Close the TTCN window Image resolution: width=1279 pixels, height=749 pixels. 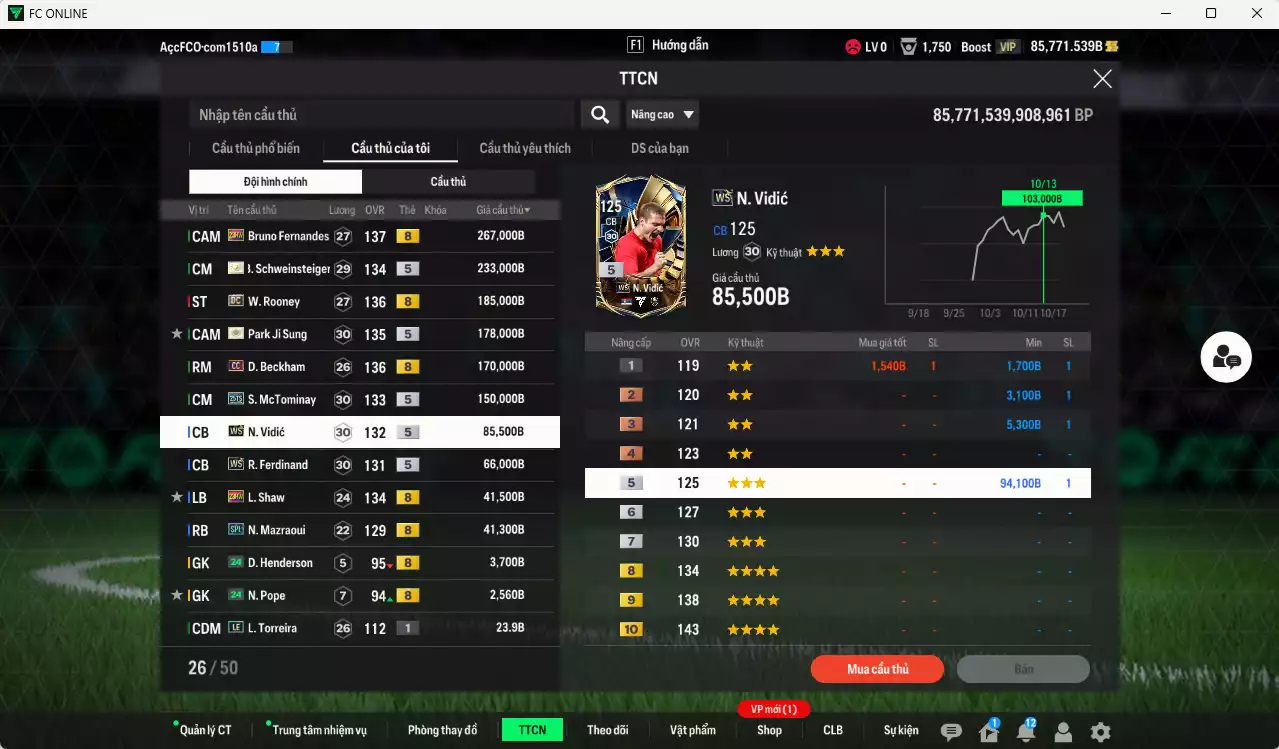coord(1102,79)
